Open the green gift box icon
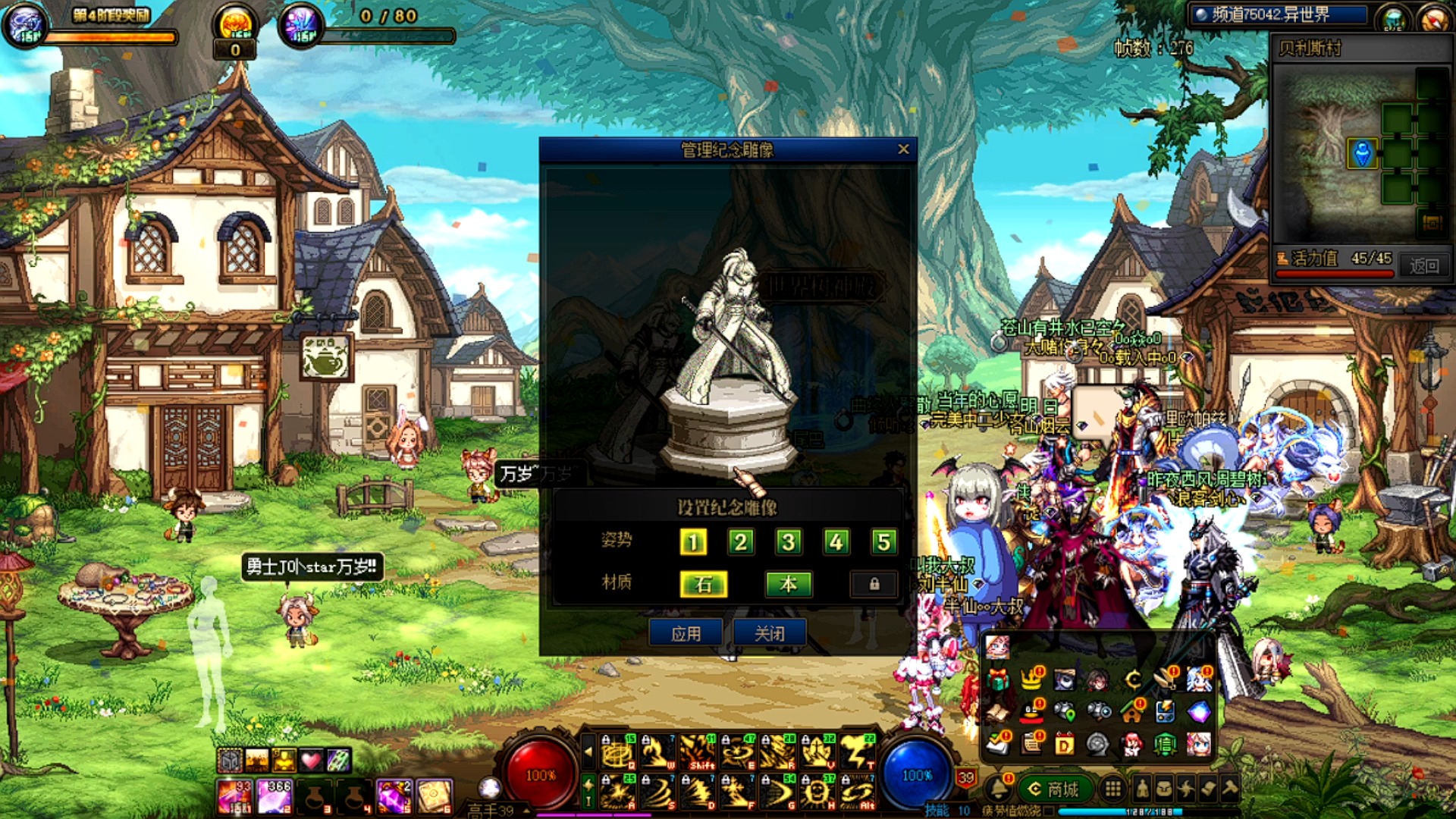The image size is (1456, 819). 999,679
